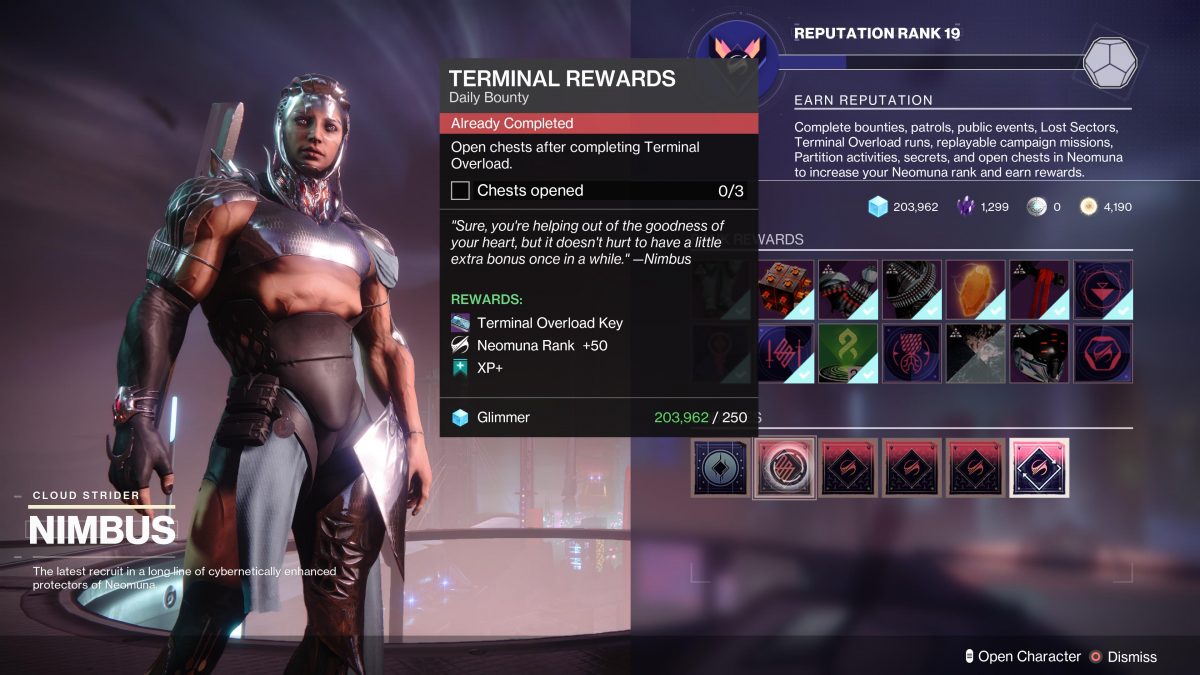
Task: Choose the white-bordered repeatable bounty with arrows
Action: point(1039,467)
